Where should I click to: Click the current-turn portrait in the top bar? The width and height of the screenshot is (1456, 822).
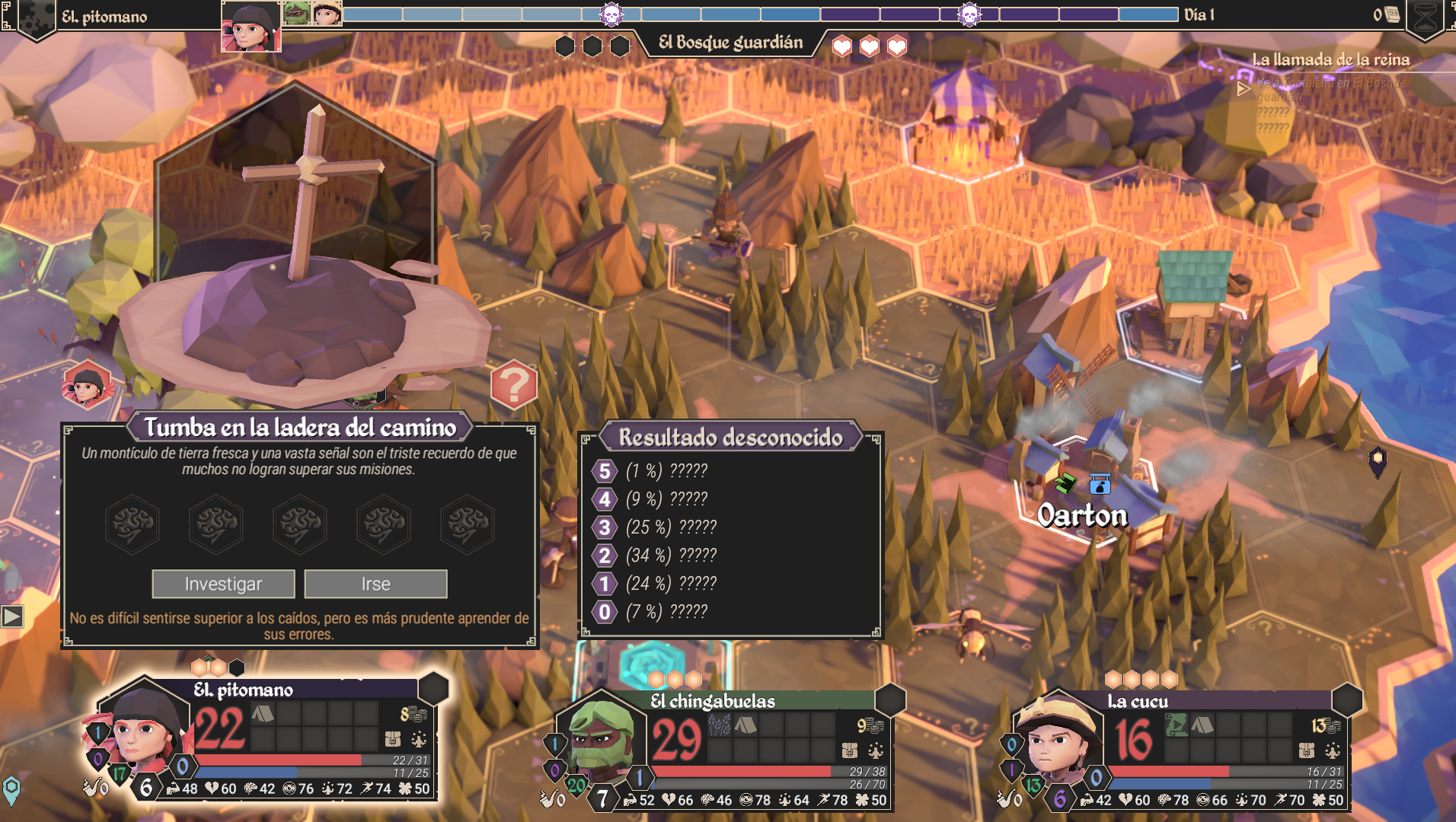(251, 27)
